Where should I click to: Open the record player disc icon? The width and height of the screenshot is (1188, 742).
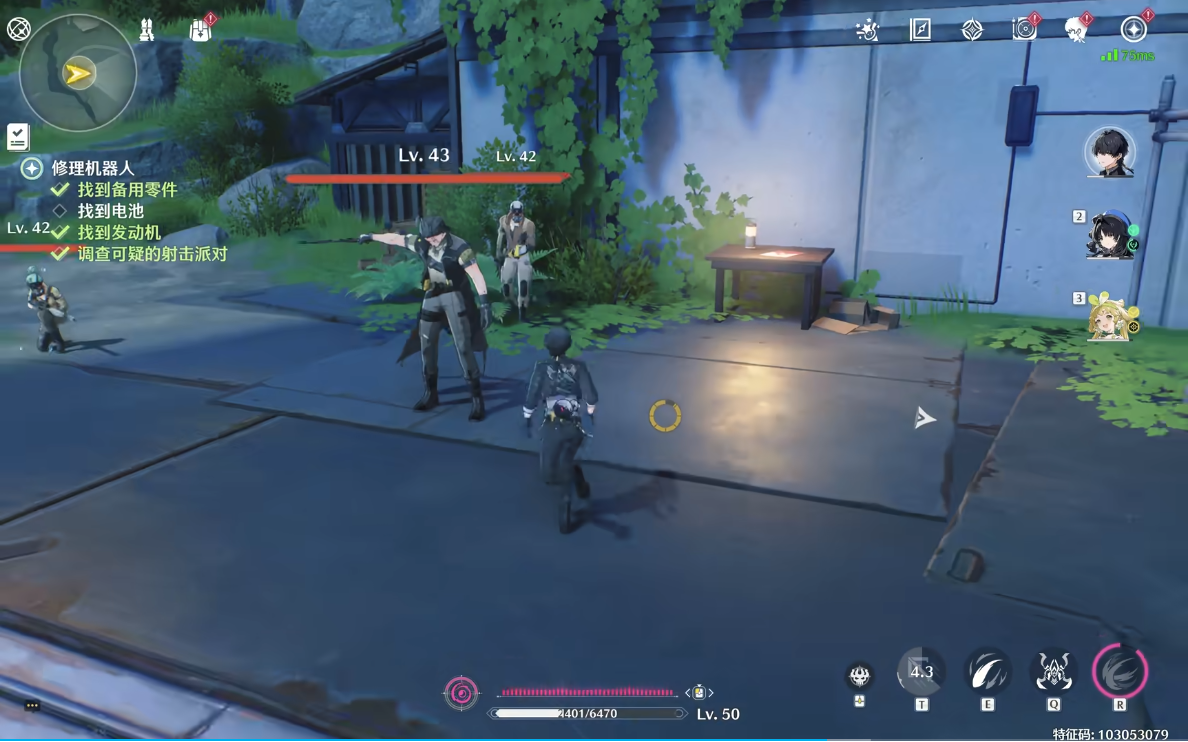pos(1024,29)
